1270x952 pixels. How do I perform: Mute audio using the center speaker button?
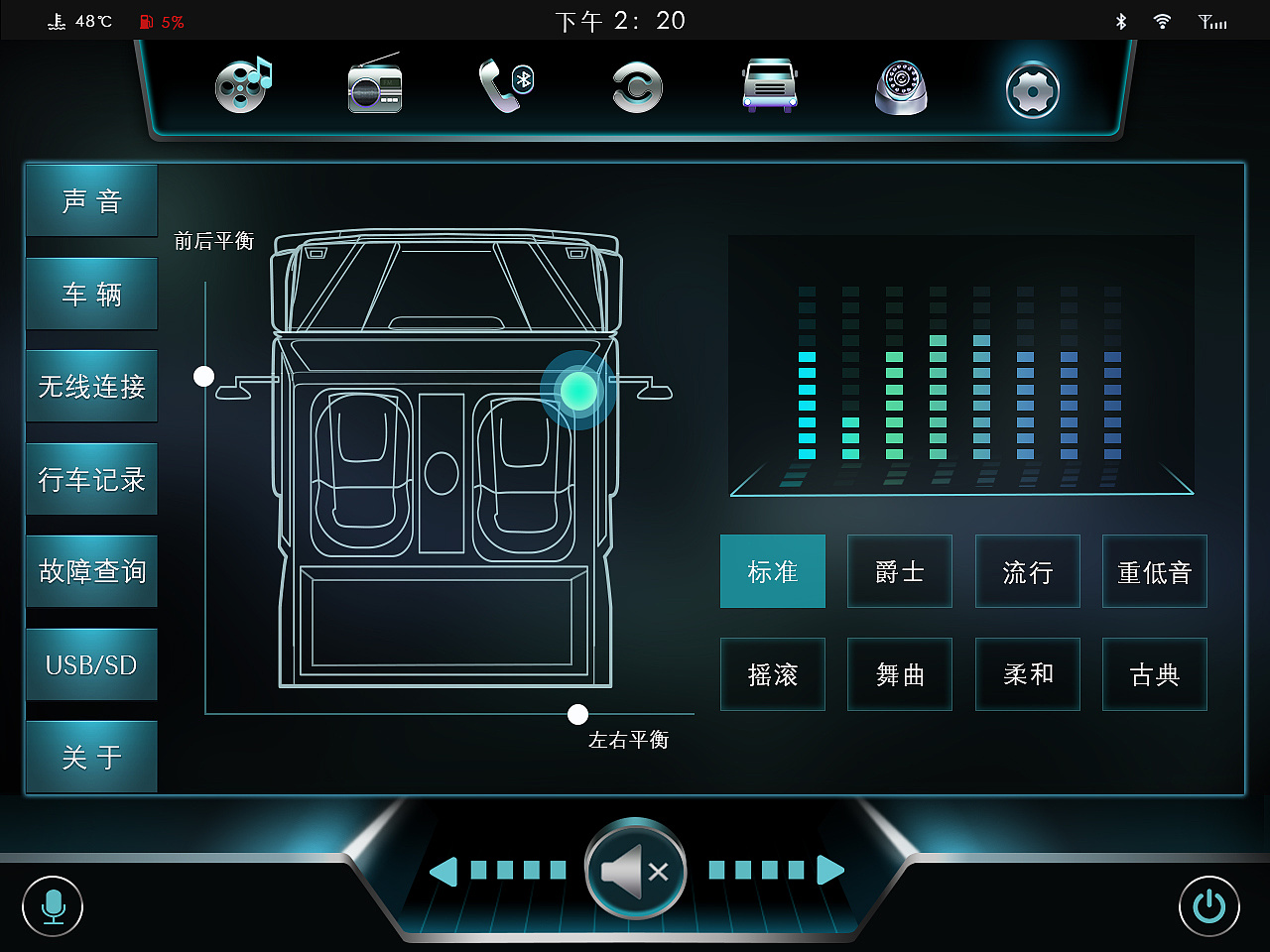[x=635, y=871]
